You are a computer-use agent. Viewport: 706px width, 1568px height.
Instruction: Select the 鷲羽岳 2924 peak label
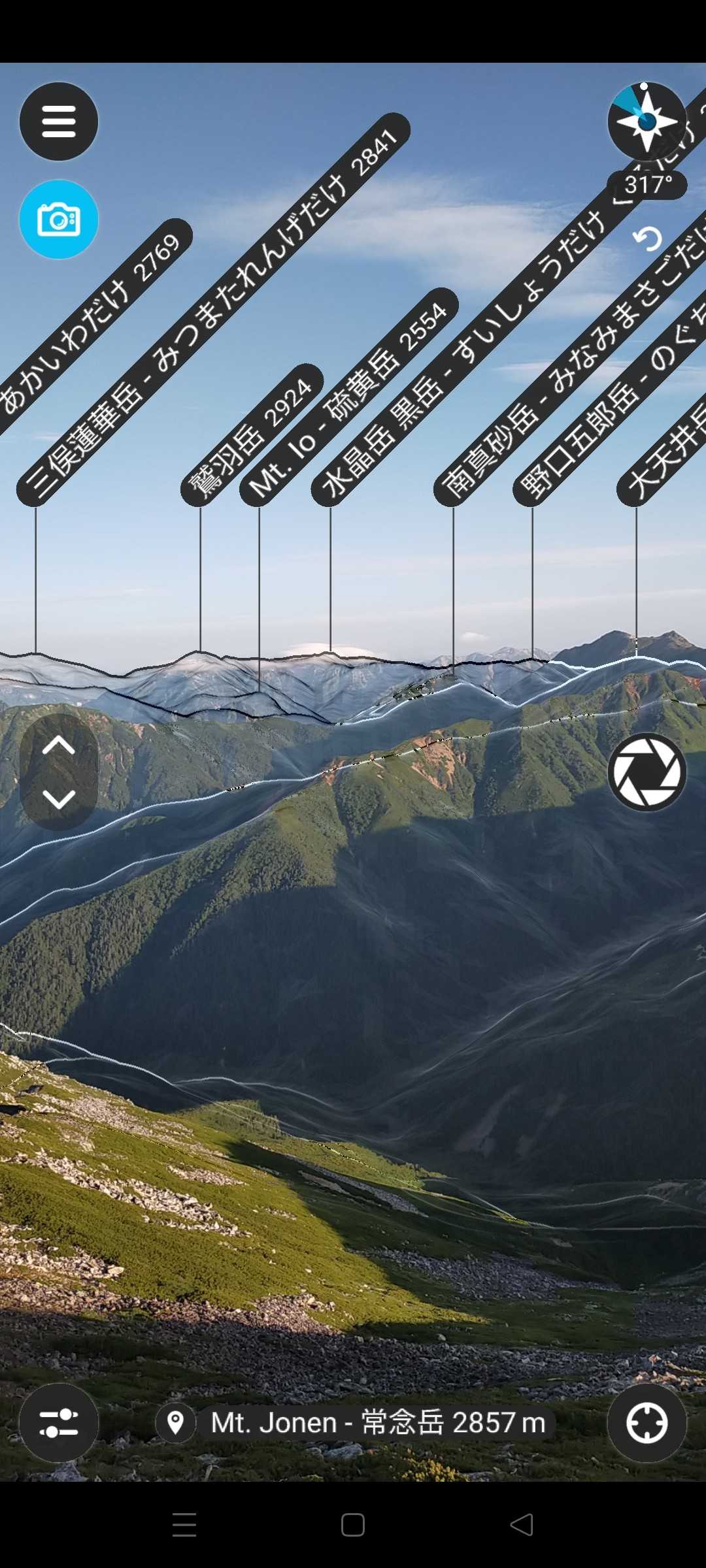pos(252,436)
